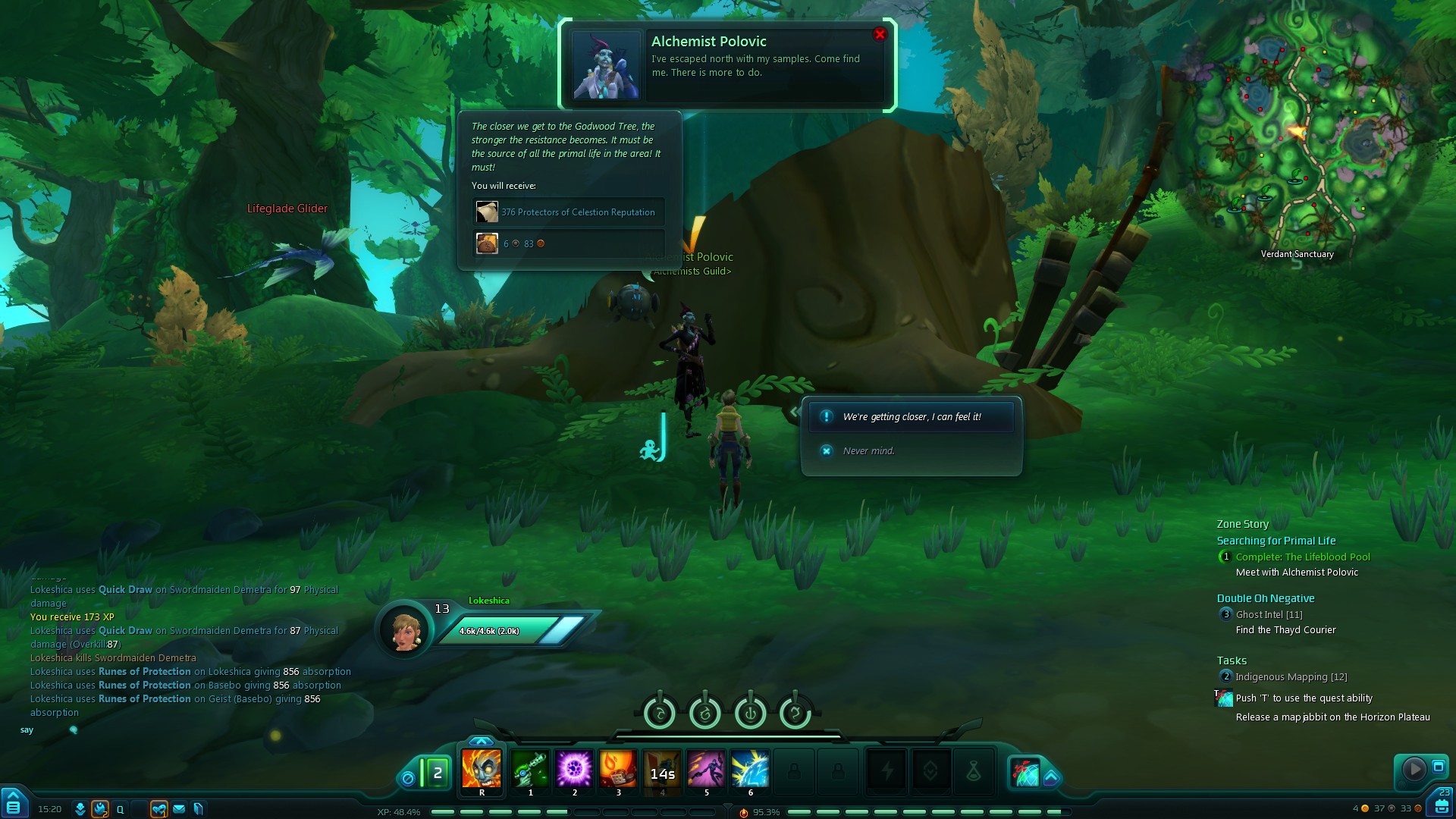Use the mapjabbit quest ability on action bar
This screenshot has height=819, width=1456.
pos(1025,772)
